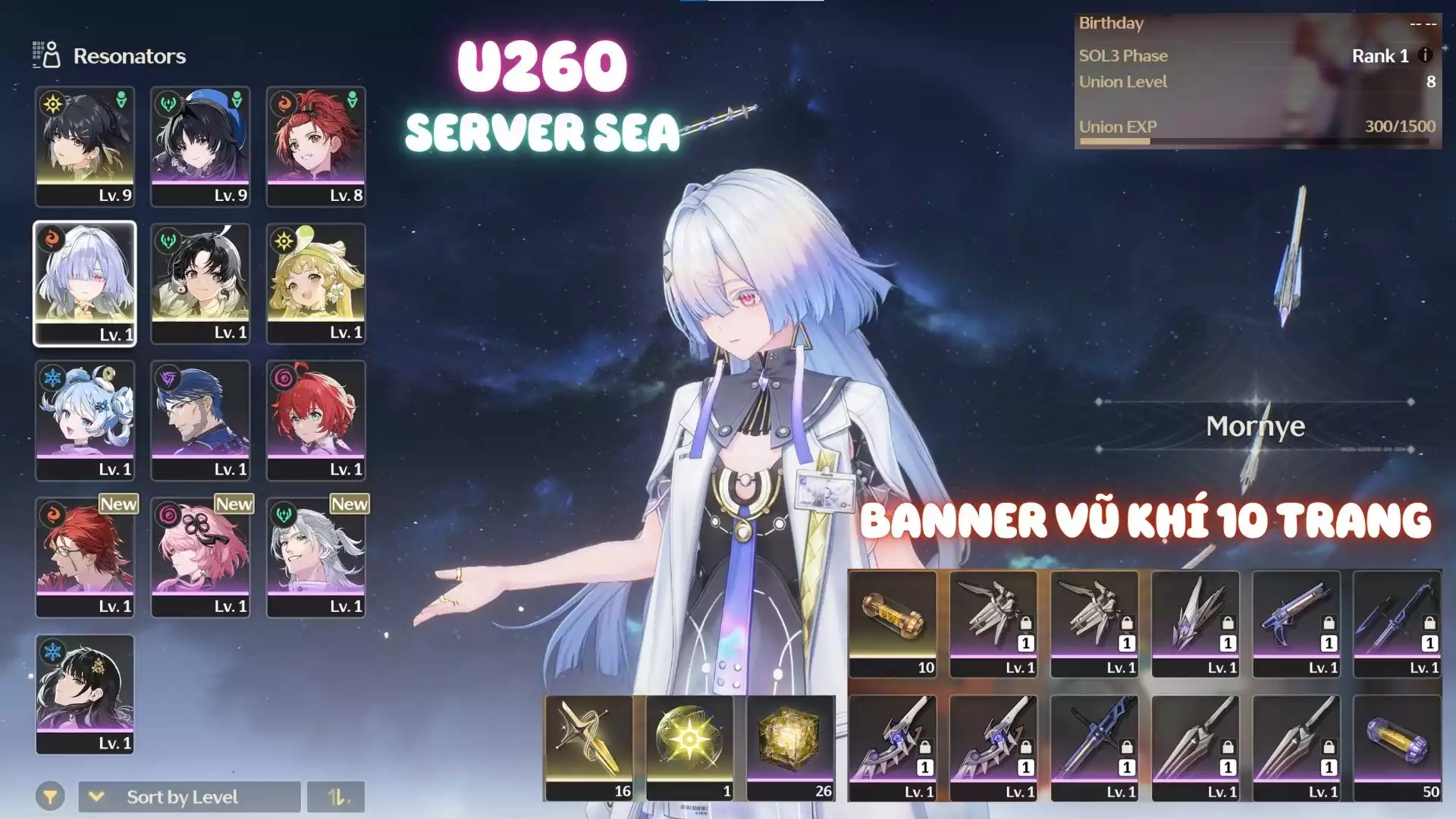Pick the black-haired Glacio resonator with hairpin

(x=85, y=694)
